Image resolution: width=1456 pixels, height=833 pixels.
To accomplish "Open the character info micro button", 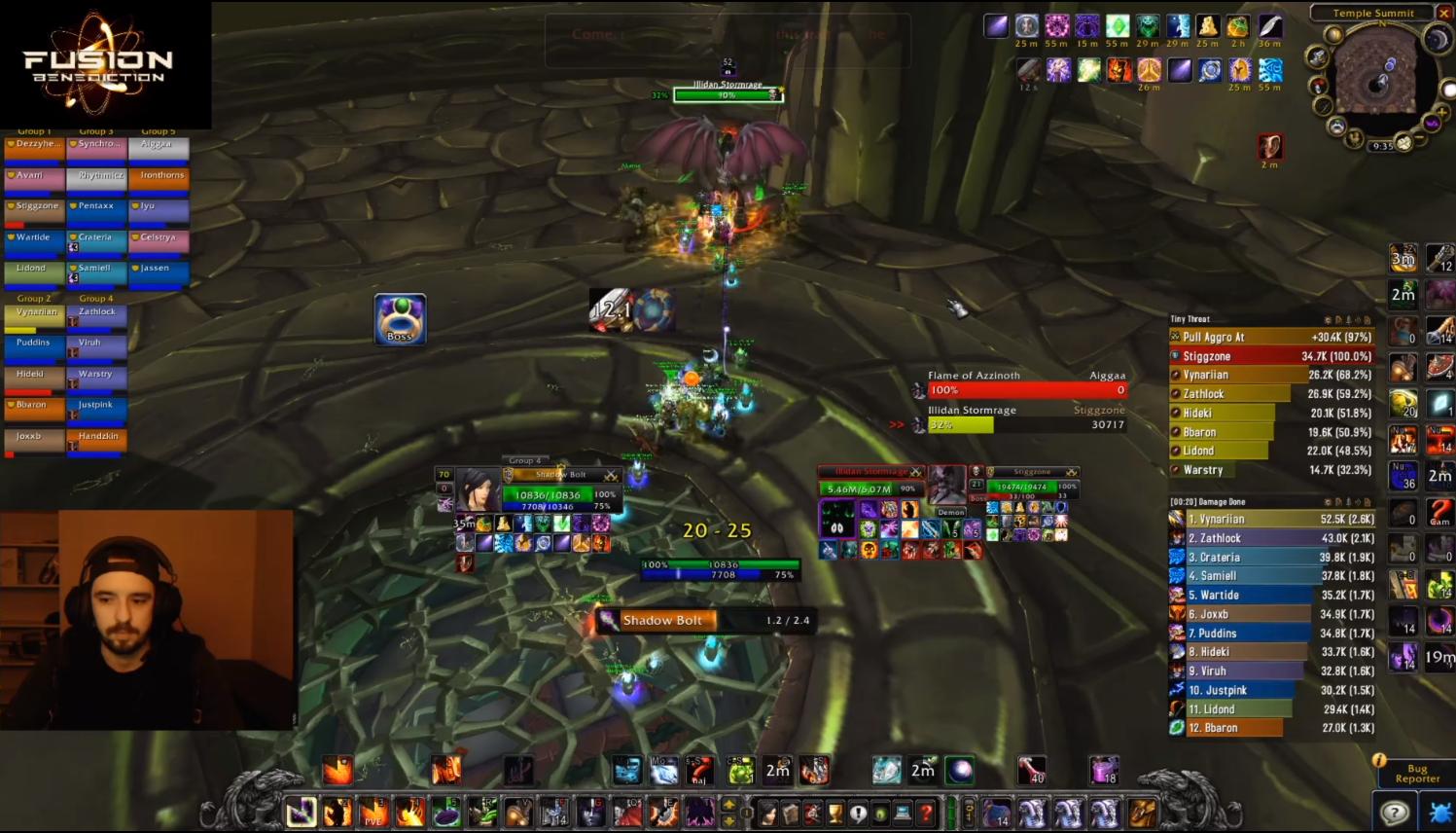I will coord(768,812).
